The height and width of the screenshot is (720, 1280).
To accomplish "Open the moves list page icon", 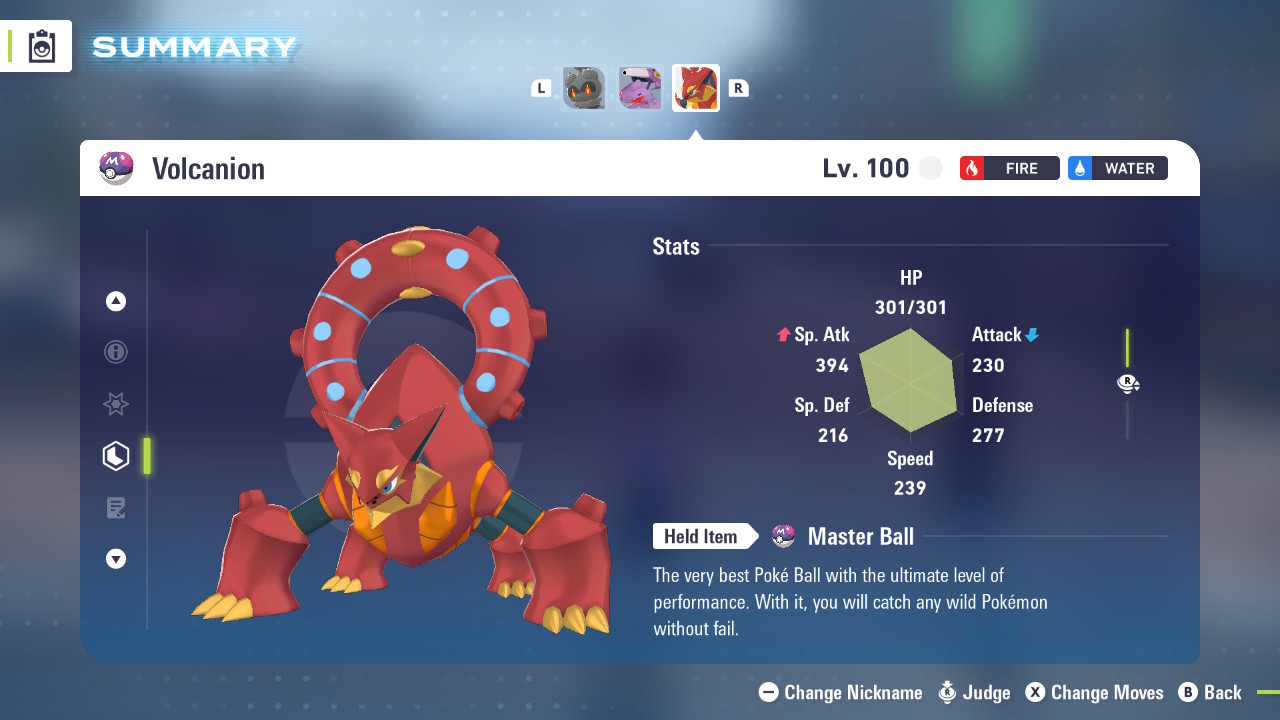I will pyautogui.click(x=116, y=507).
